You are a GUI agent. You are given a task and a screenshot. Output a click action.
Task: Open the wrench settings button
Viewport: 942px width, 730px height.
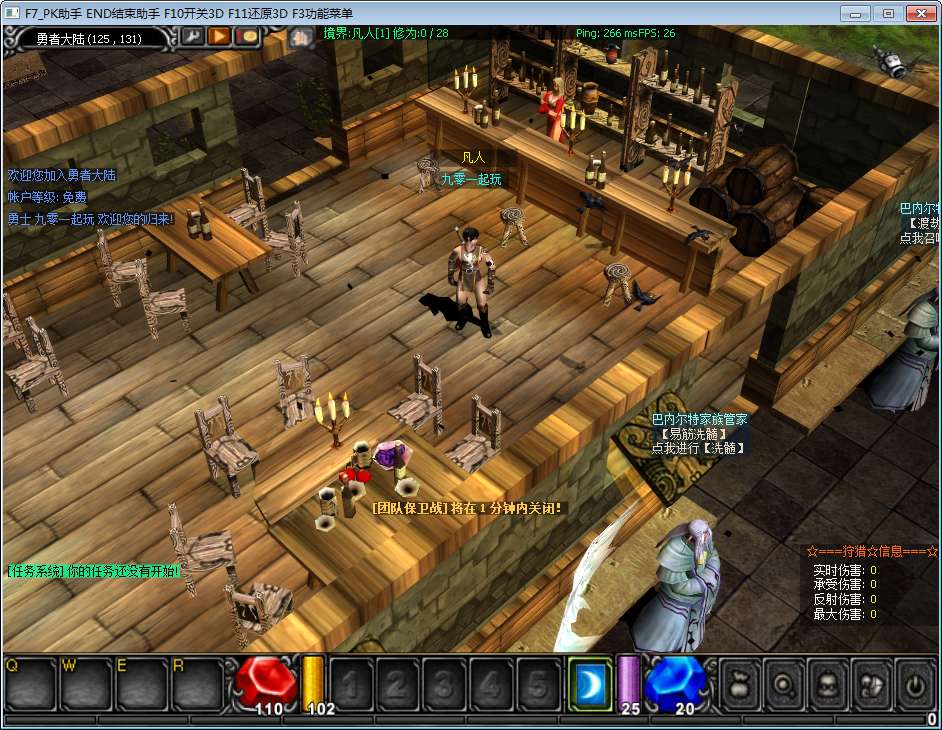[x=190, y=36]
